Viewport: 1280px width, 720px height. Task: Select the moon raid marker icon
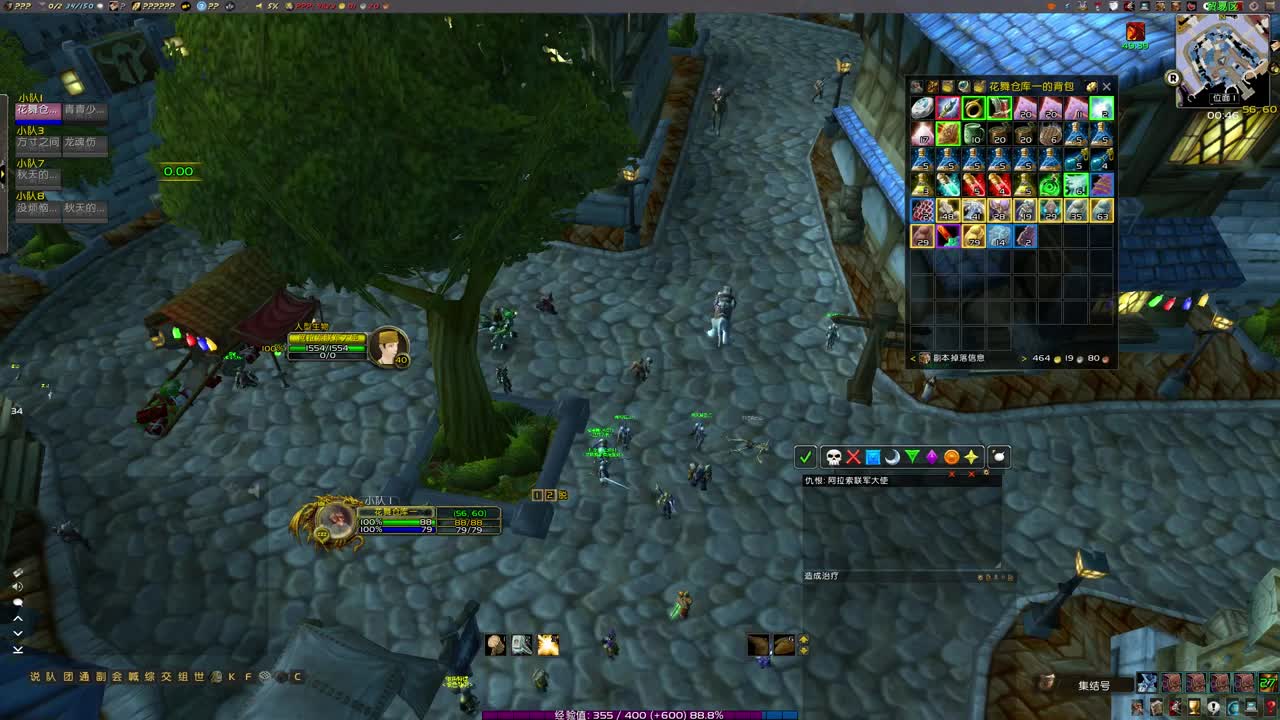click(x=892, y=457)
